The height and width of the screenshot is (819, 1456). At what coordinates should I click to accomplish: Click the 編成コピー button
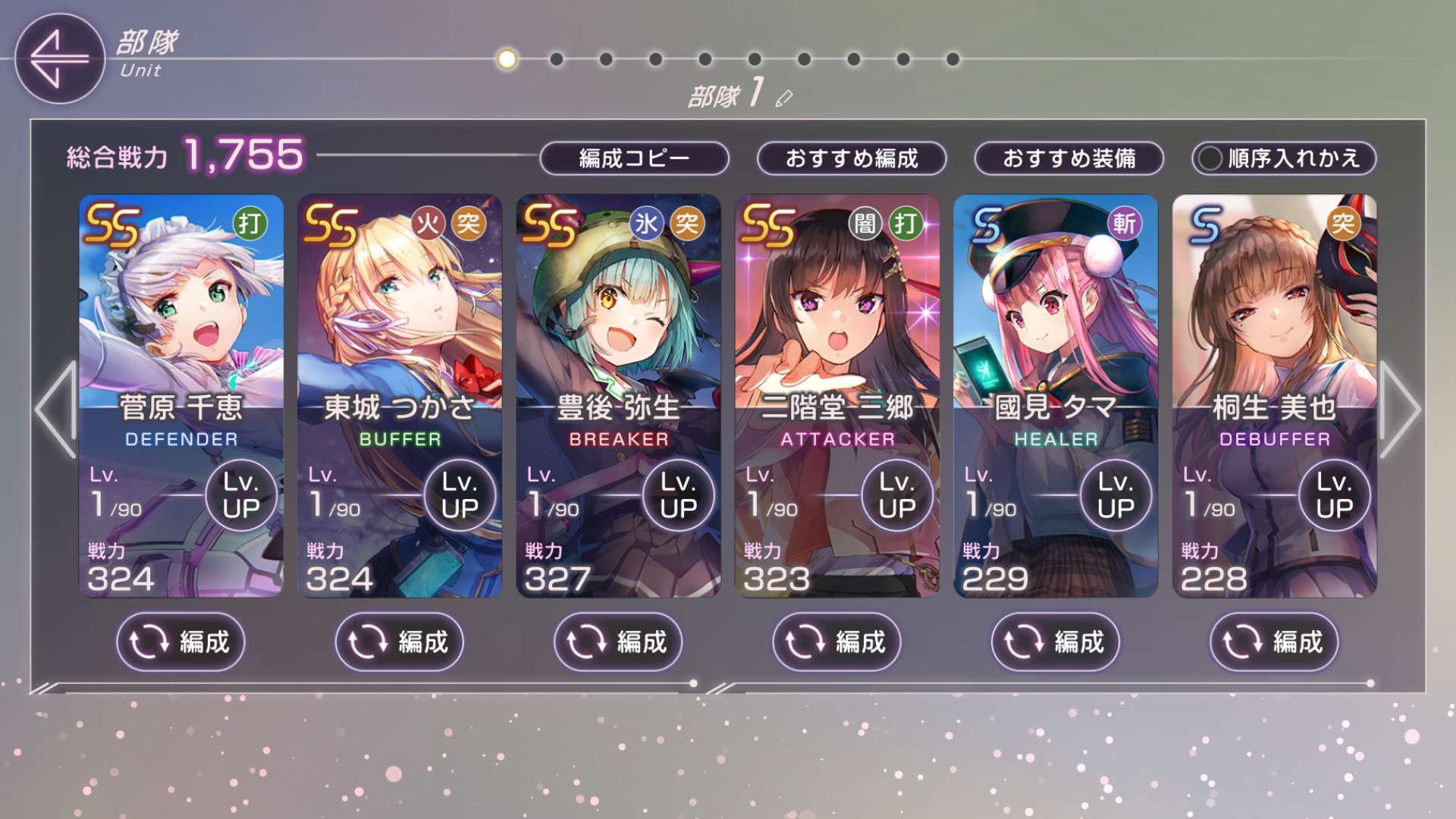[634, 158]
